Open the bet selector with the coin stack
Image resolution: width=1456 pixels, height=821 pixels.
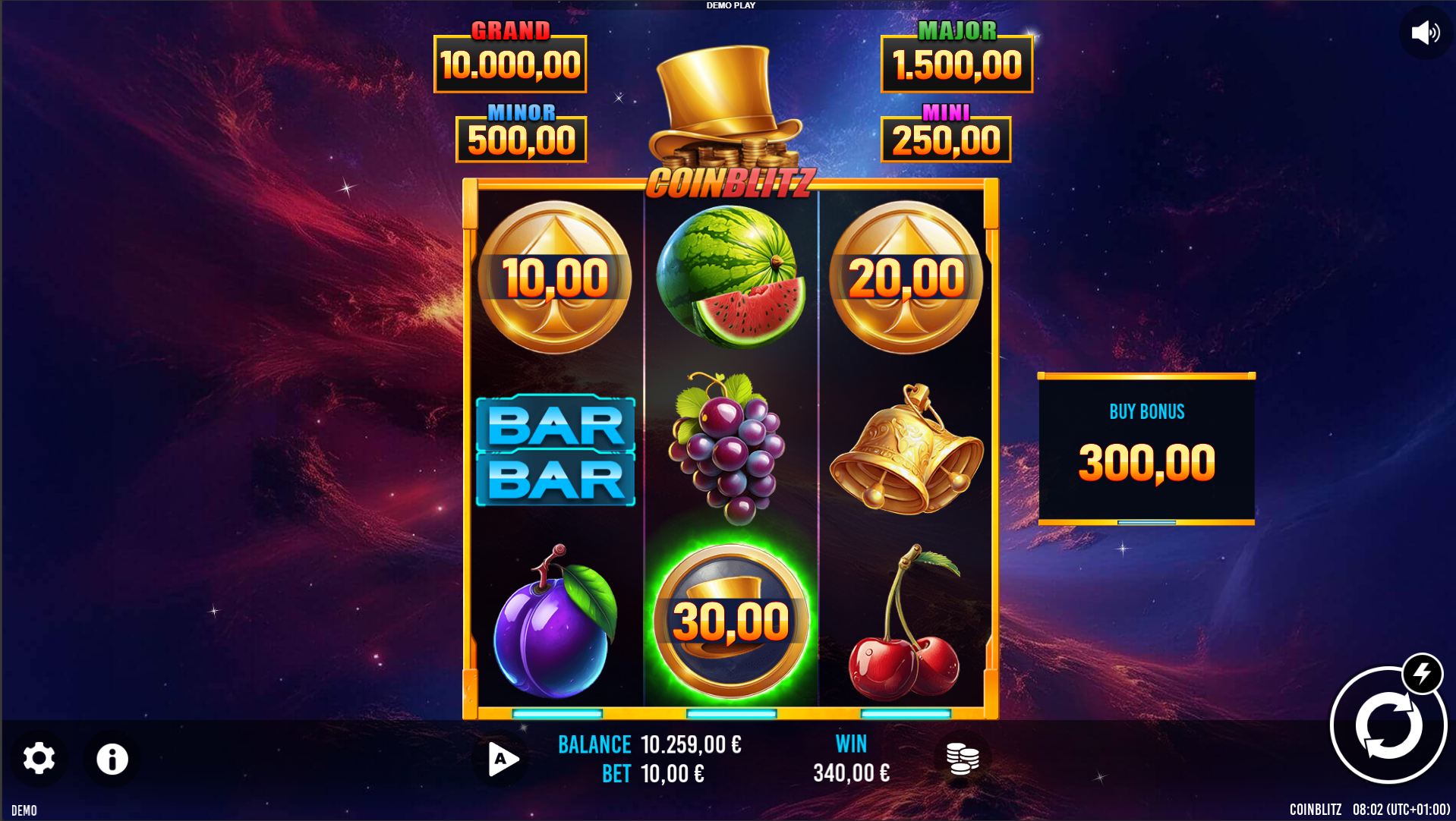(x=963, y=759)
